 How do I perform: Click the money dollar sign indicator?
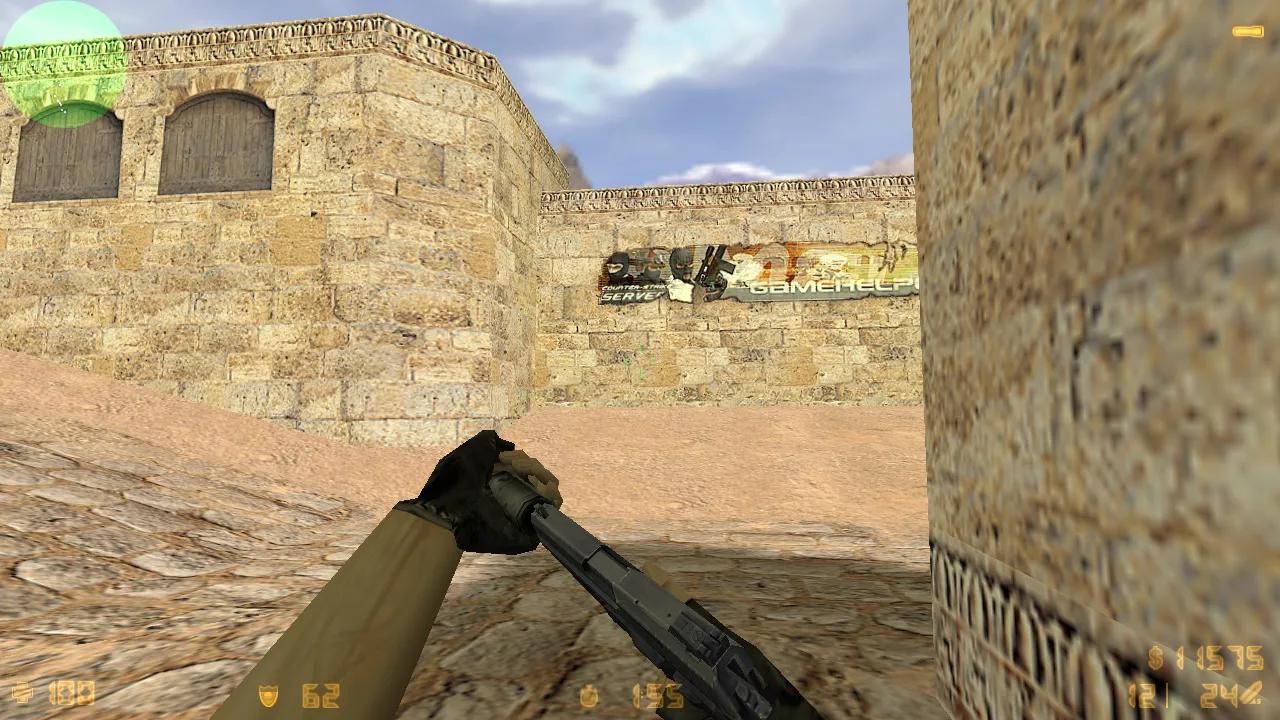[x=1155, y=660]
